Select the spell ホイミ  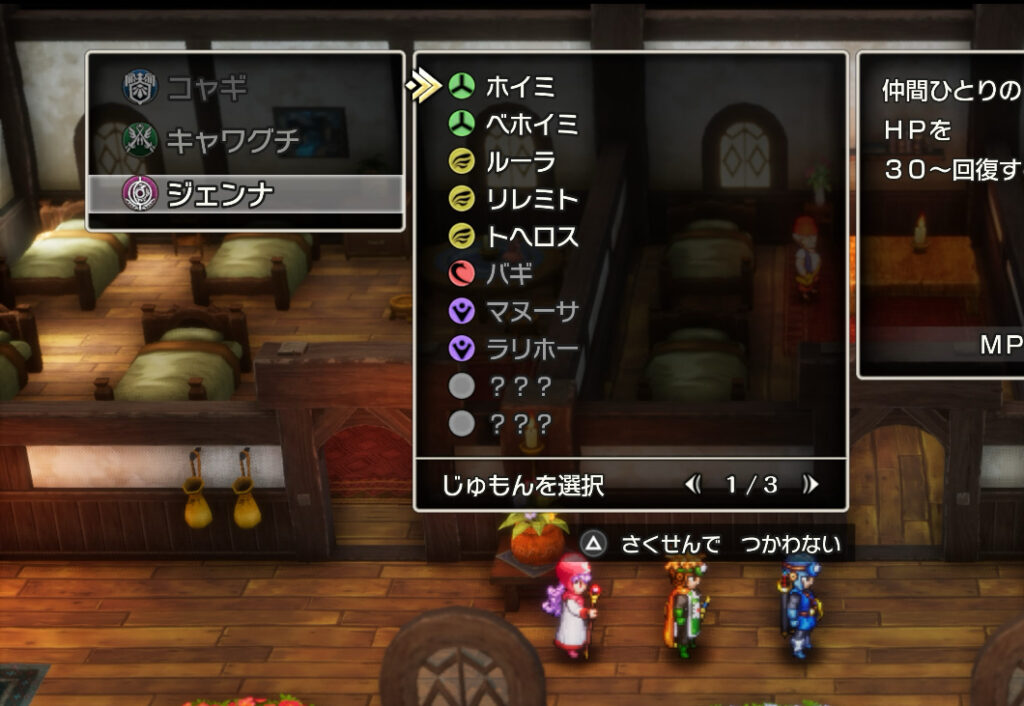tap(519, 87)
